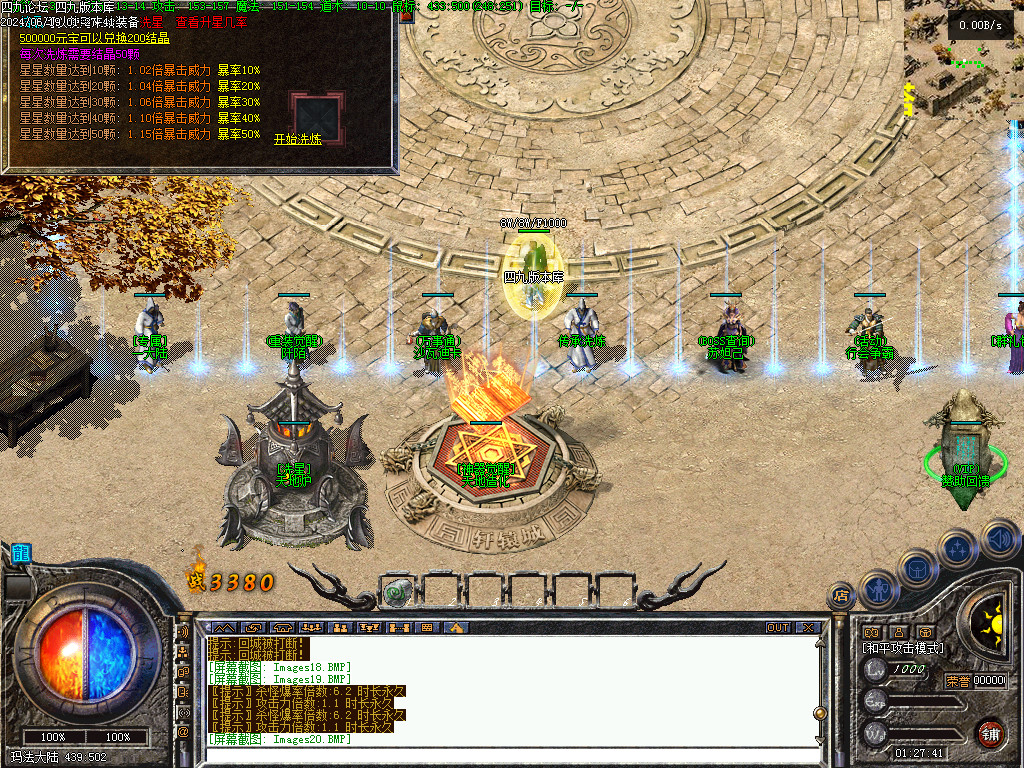The image size is (1024, 768).
Task: Open the bag inventory round button
Action: coord(918,569)
